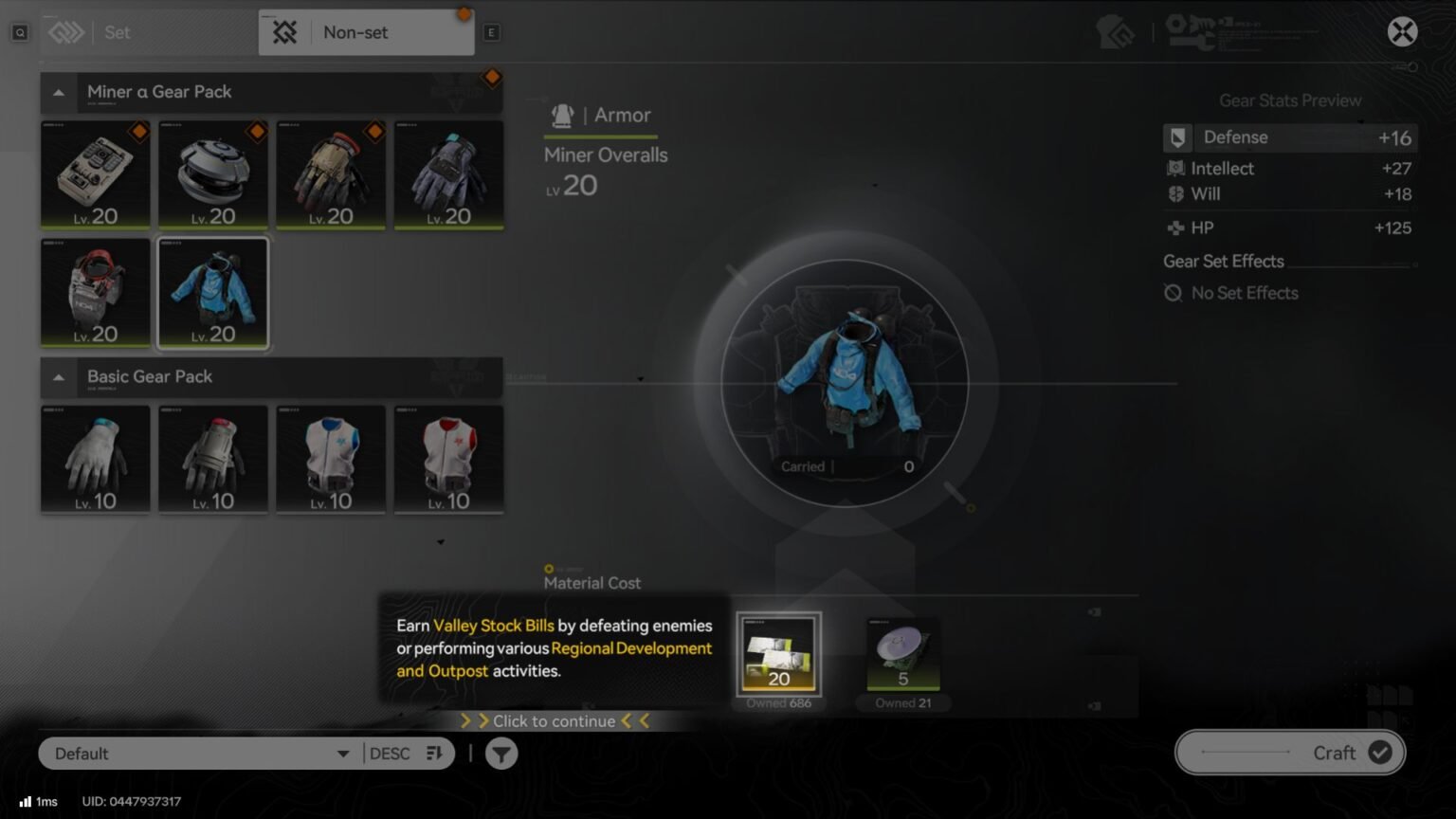Open the filter funnel icon
This screenshot has width=1456, height=819.
coord(500,753)
